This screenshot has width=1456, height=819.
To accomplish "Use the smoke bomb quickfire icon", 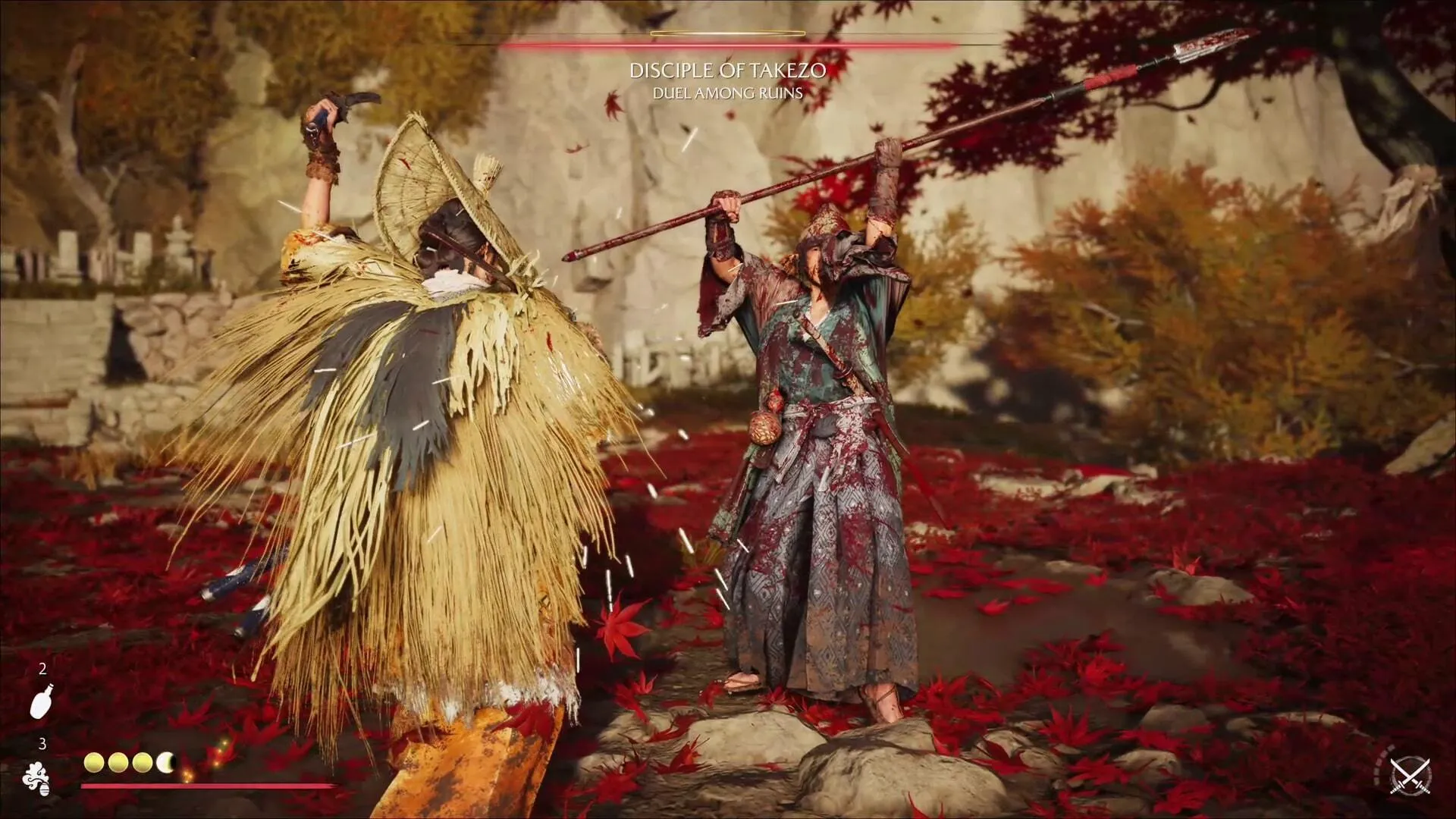I will pyautogui.click(x=37, y=779).
